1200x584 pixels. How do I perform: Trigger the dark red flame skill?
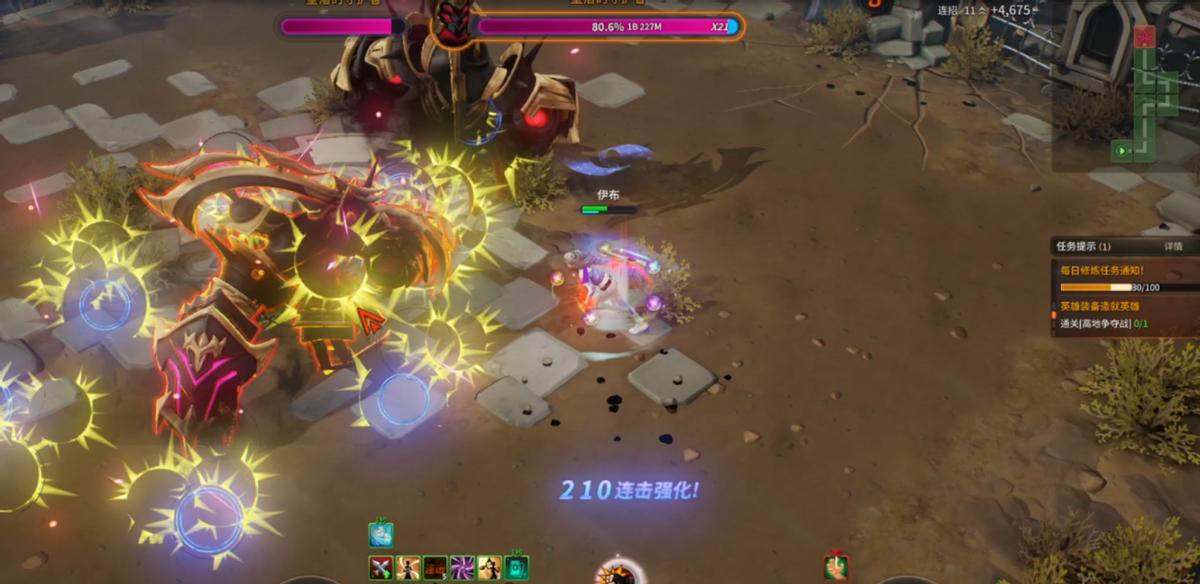tap(435, 568)
